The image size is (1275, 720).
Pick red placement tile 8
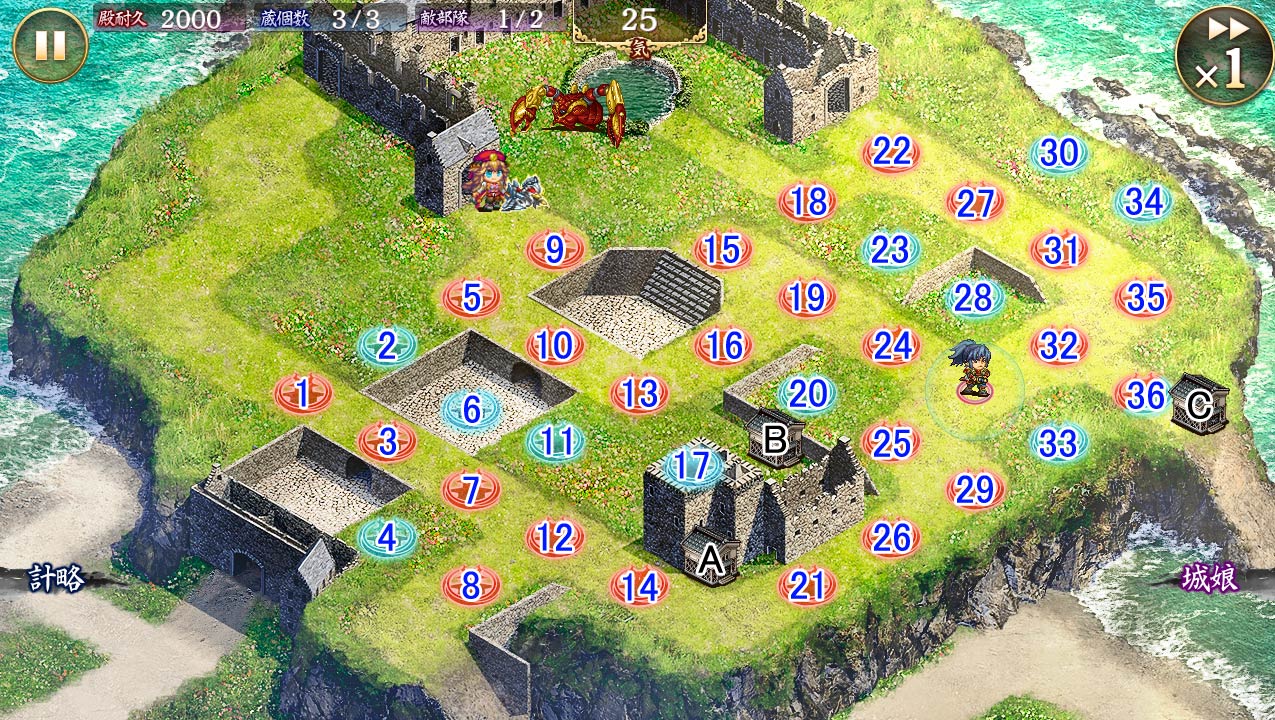(x=471, y=585)
